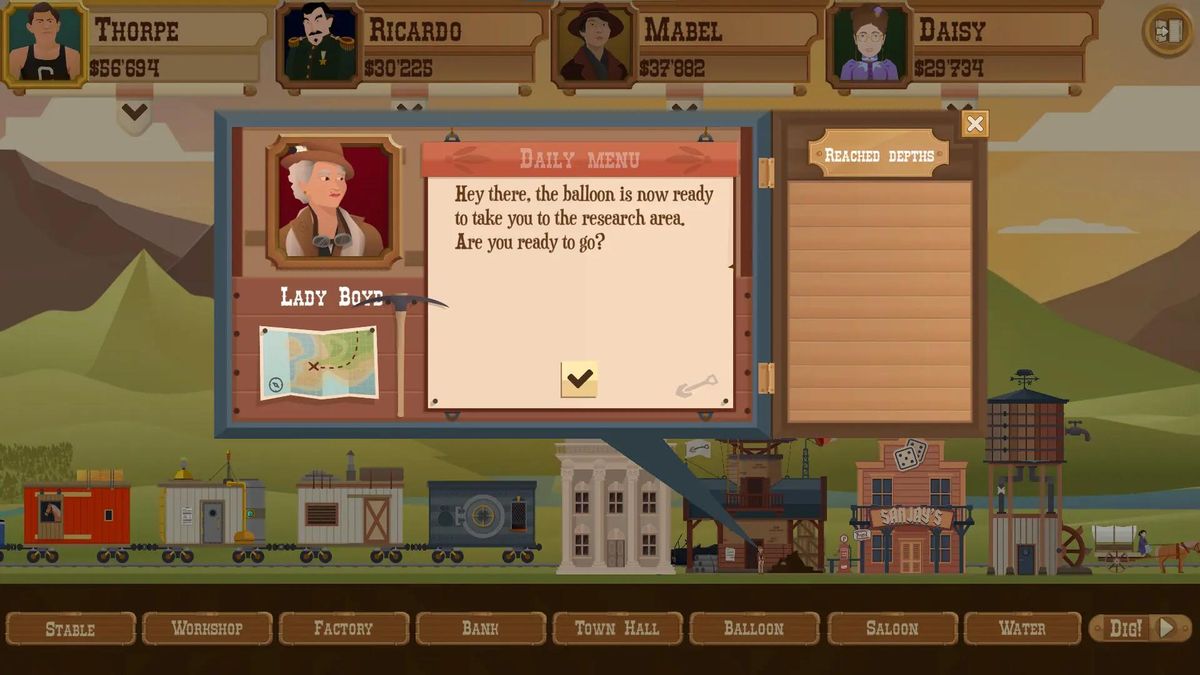Click the Reached Depths header

point(879,155)
